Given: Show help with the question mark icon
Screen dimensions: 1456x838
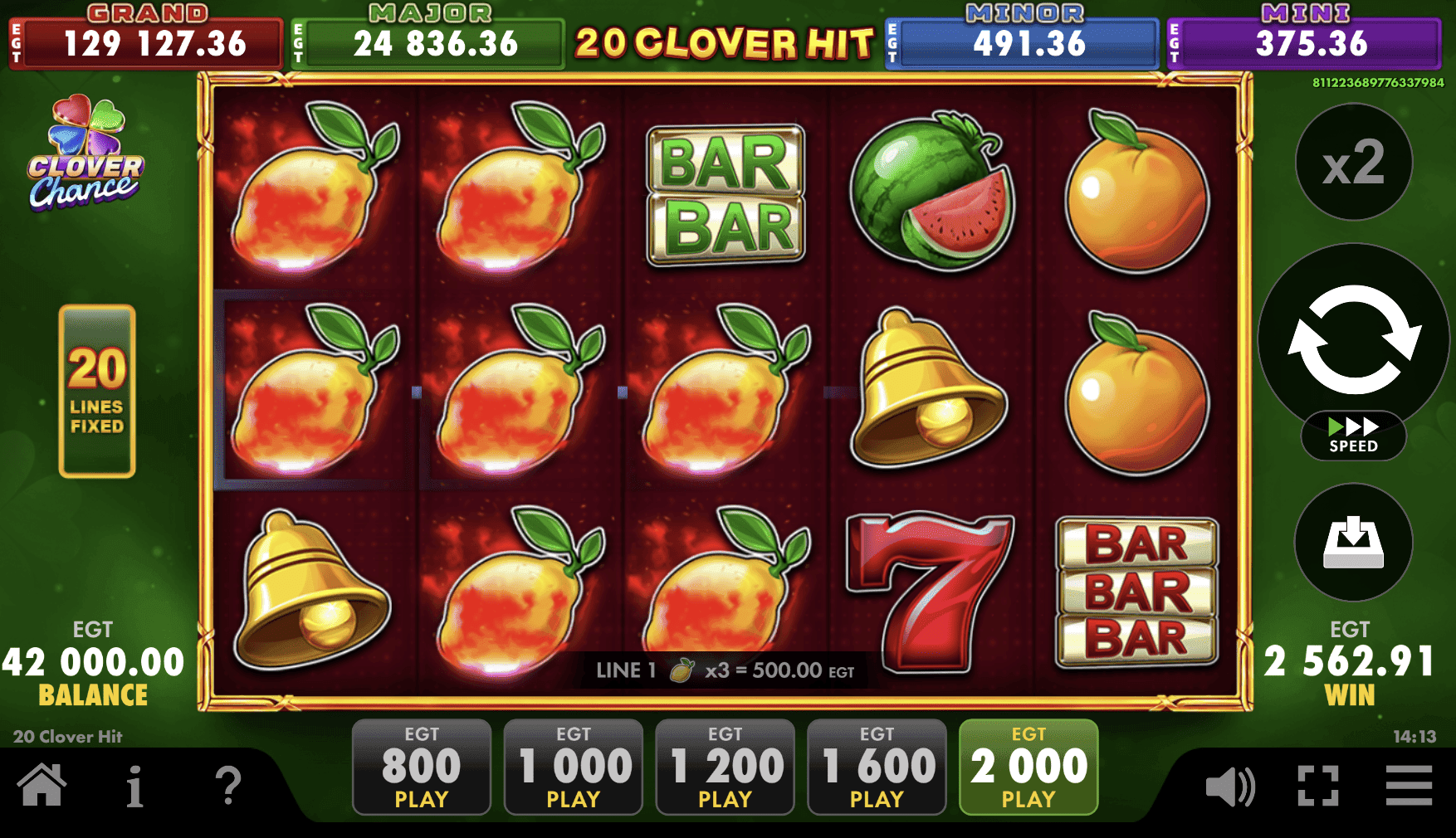Looking at the screenshot, I should [228, 786].
